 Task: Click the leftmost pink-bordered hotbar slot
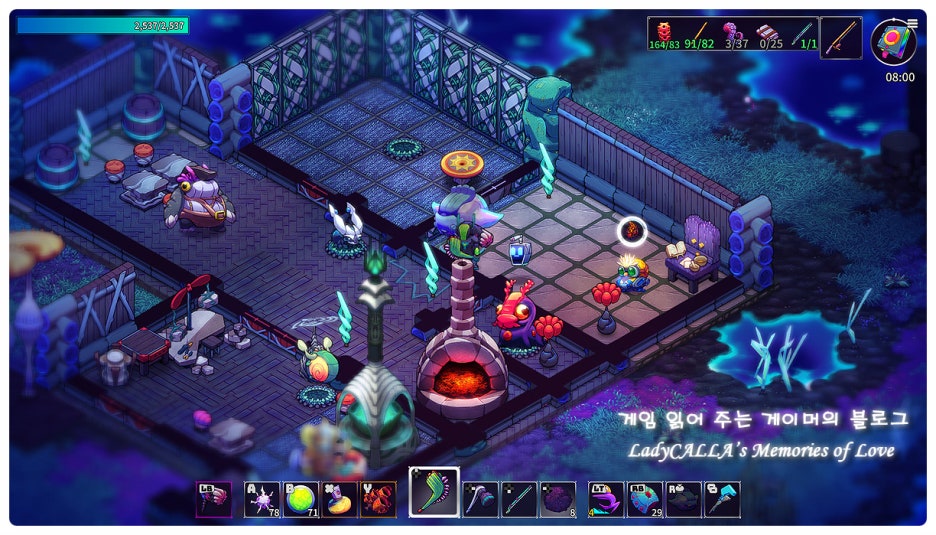213,498
